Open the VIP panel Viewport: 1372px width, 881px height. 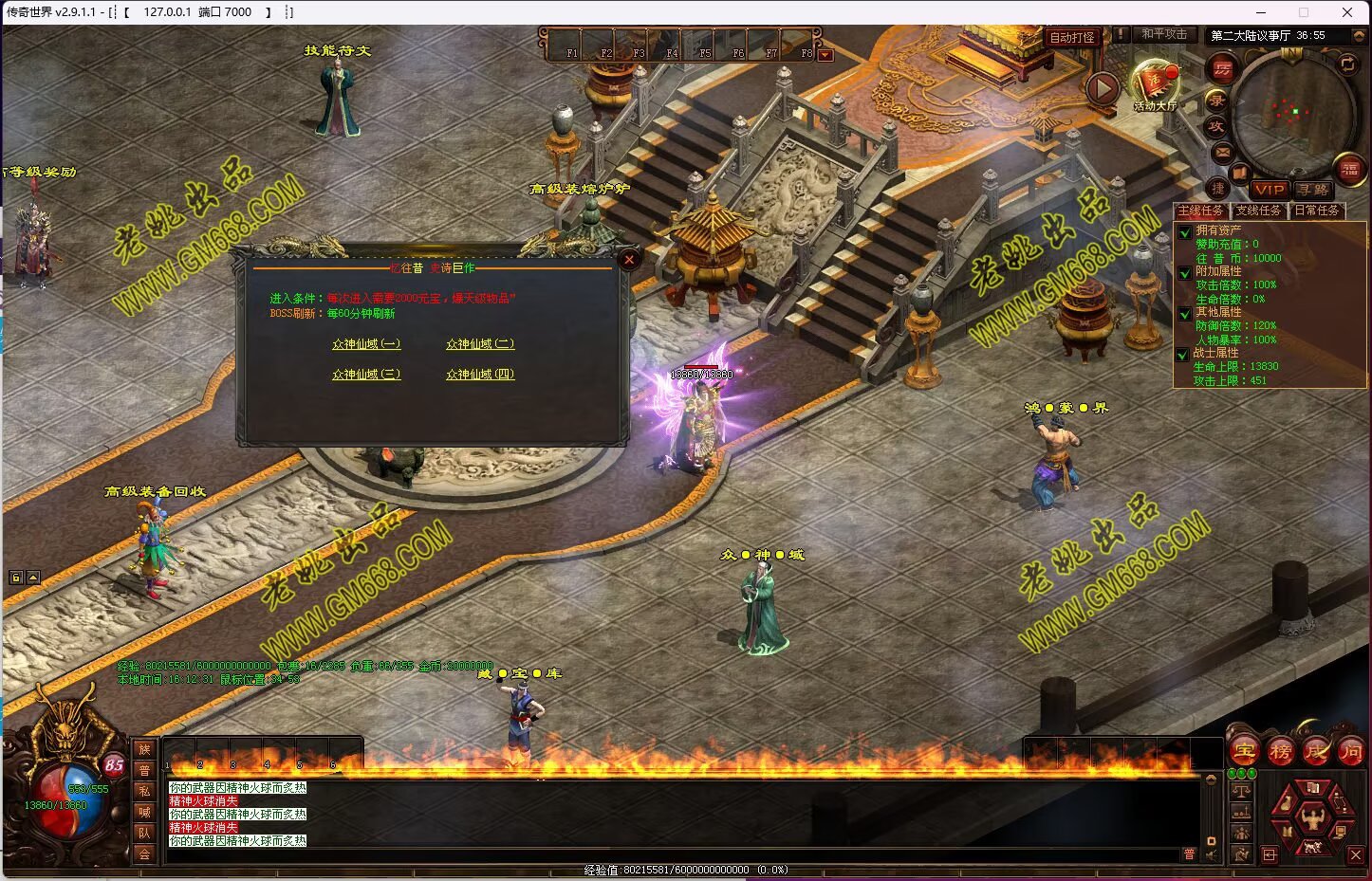click(x=1269, y=190)
